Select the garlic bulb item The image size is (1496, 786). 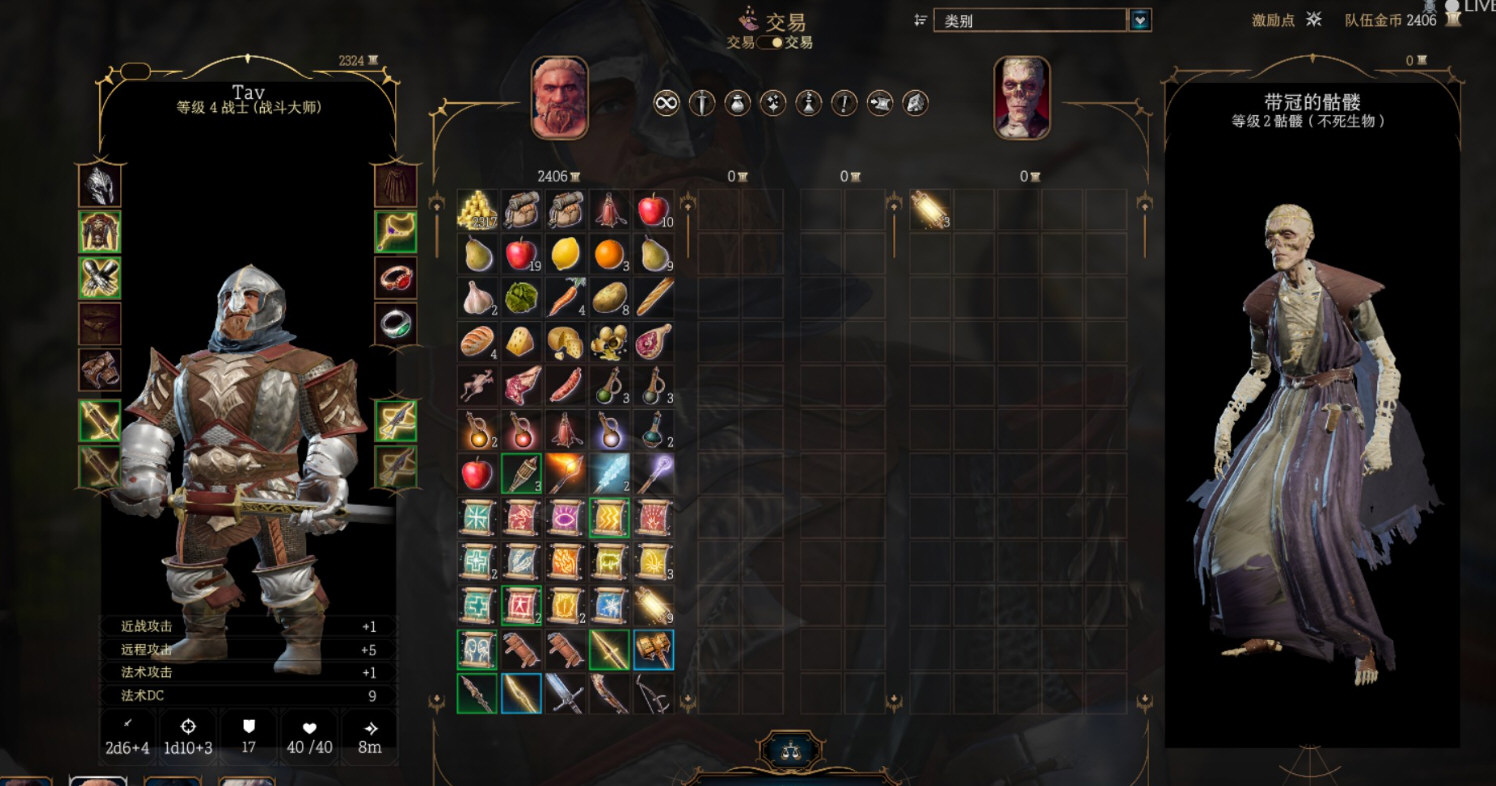pyautogui.click(x=477, y=298)
